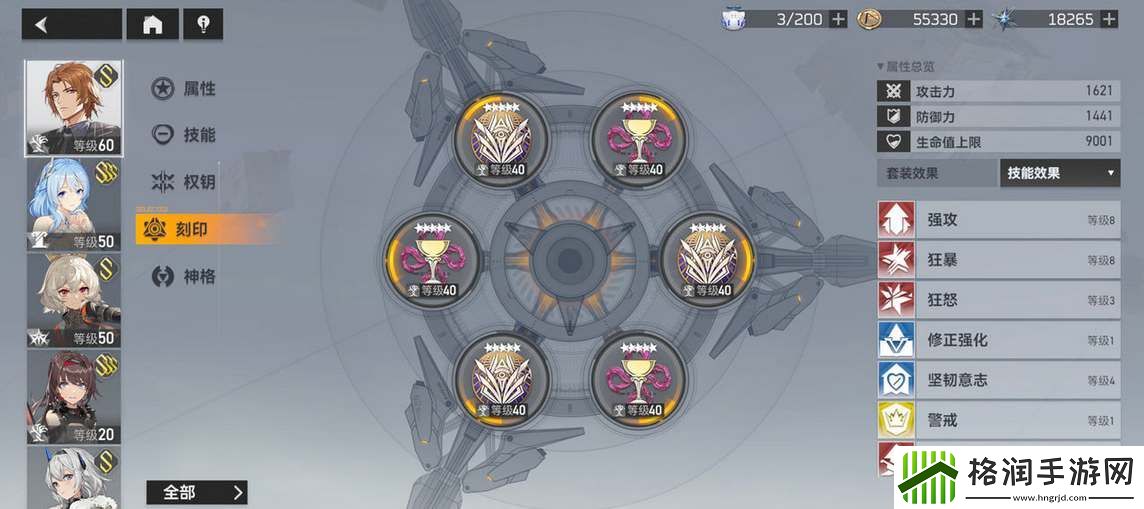Return to the home screen
The width and height of the screenshot is (1144, 509).
pyautogui.click(x=152, y=25)
